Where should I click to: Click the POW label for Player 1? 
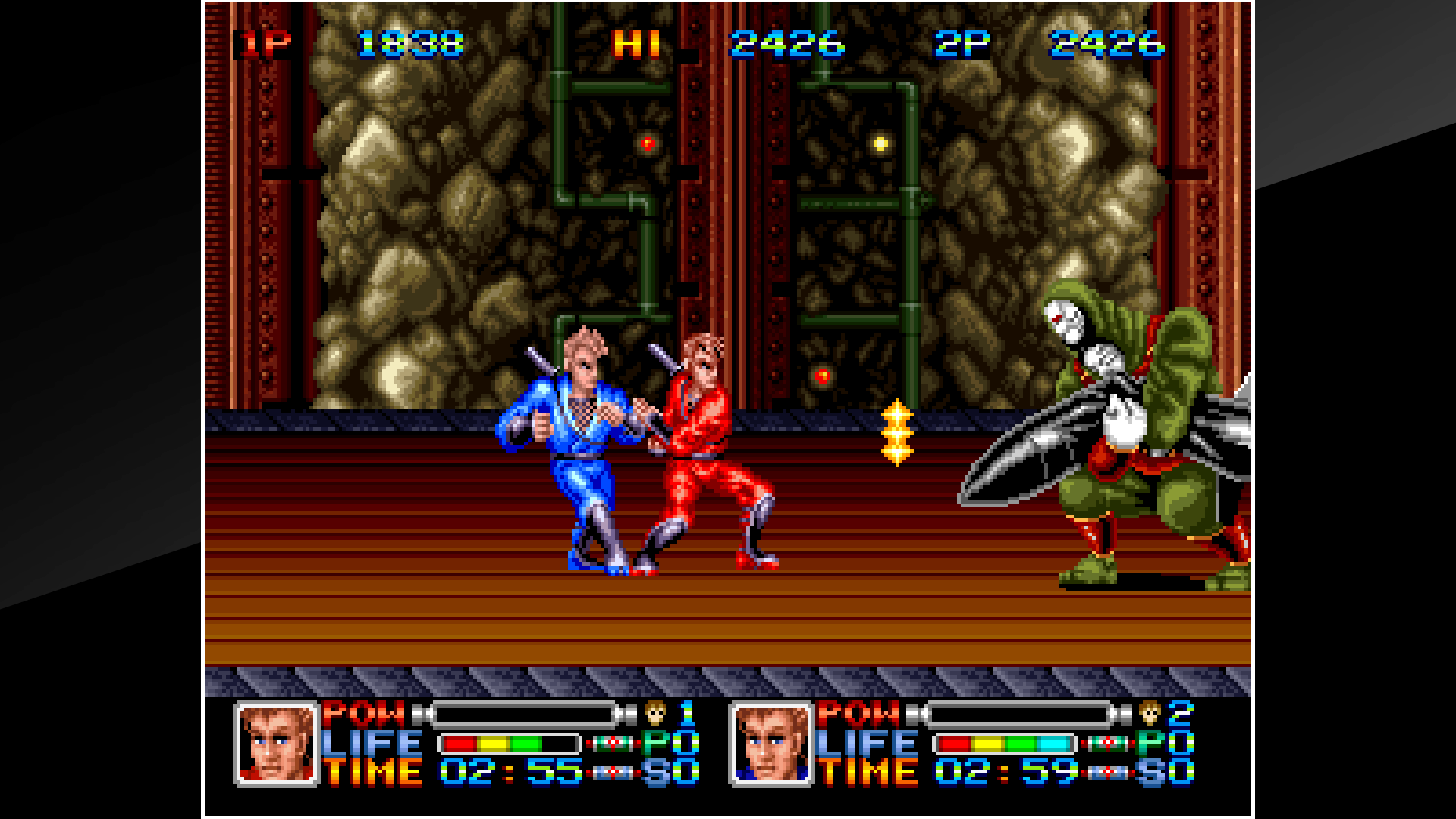(x=364, y=714)
